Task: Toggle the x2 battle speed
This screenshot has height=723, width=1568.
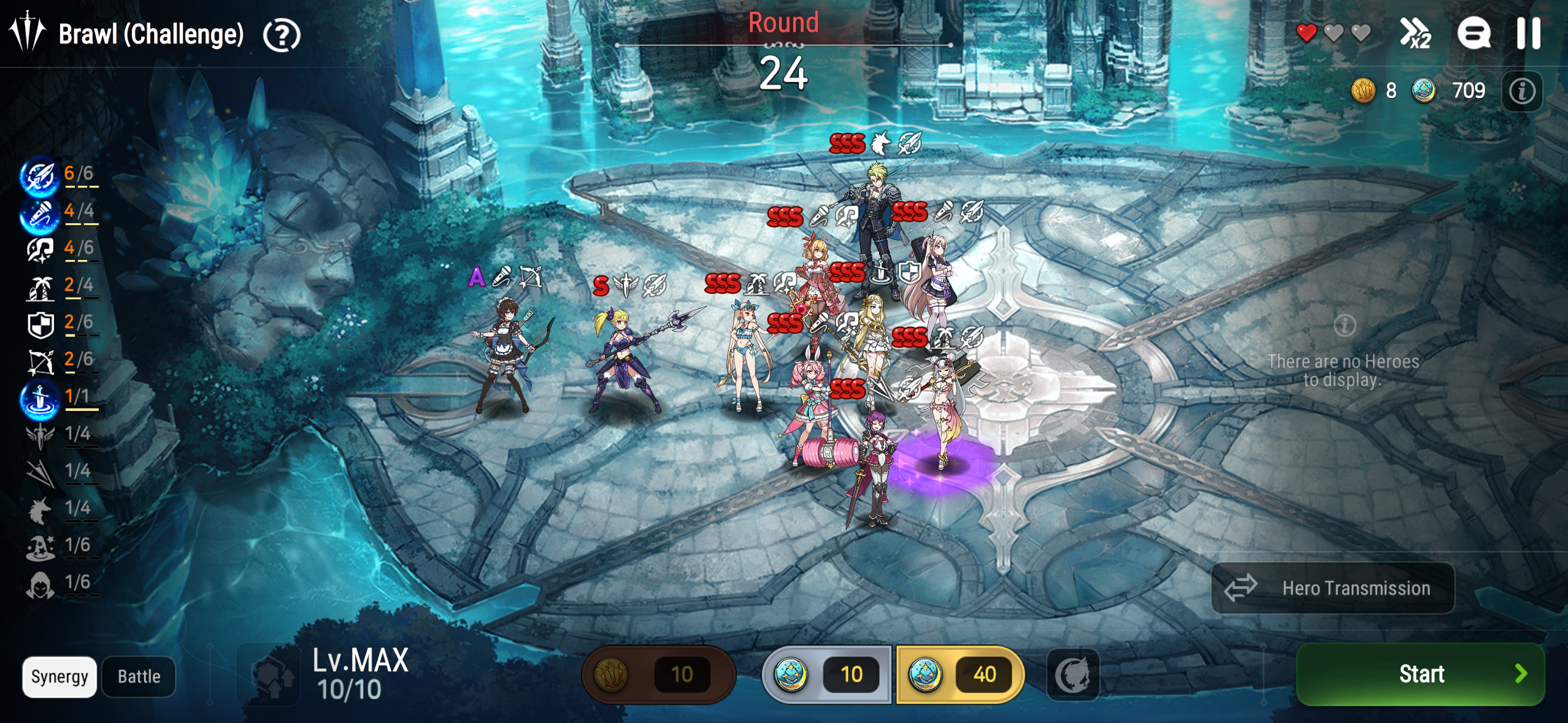Action: 1415,33
